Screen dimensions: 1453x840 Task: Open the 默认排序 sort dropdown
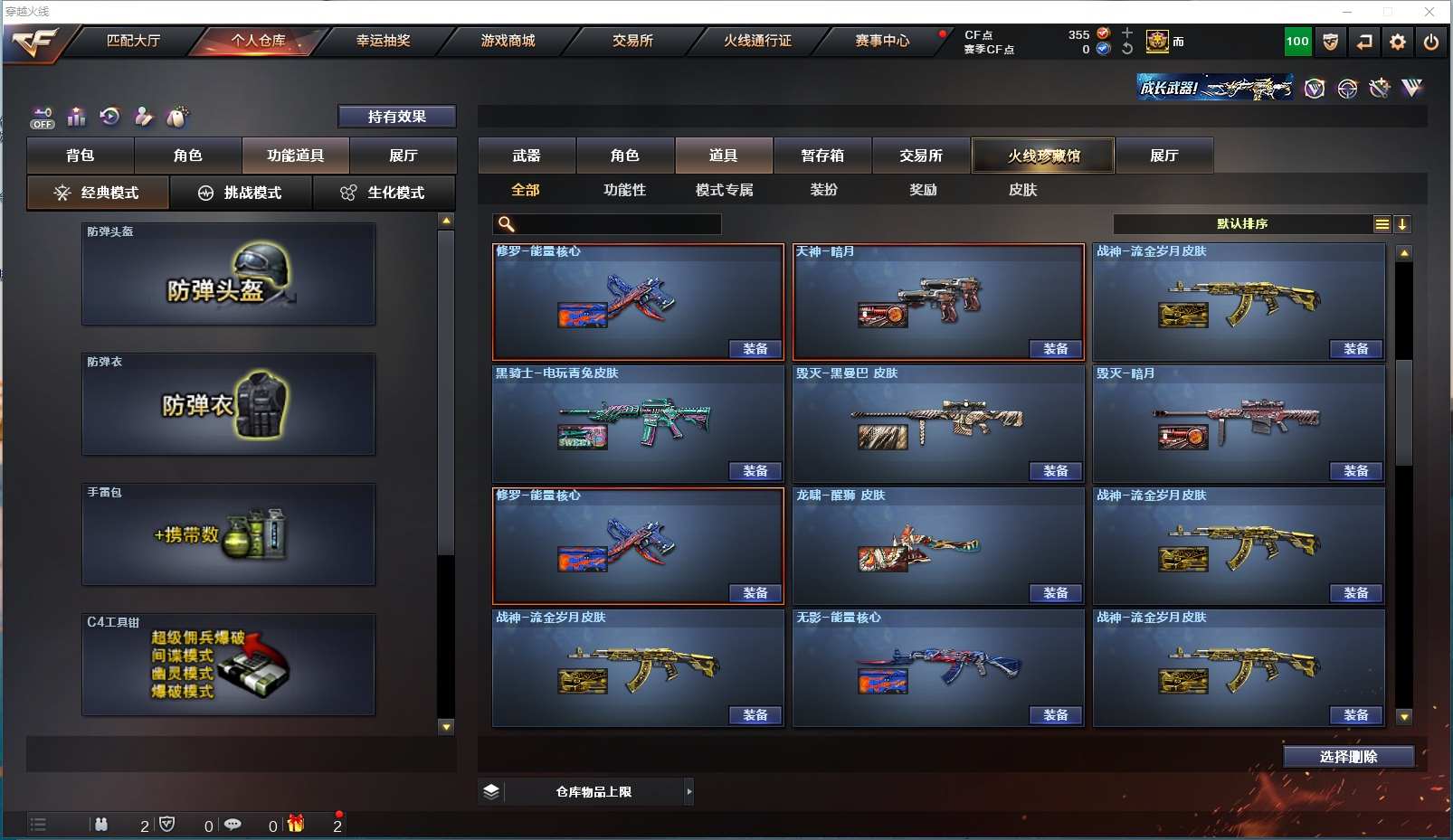click(x=1242, y=224)
